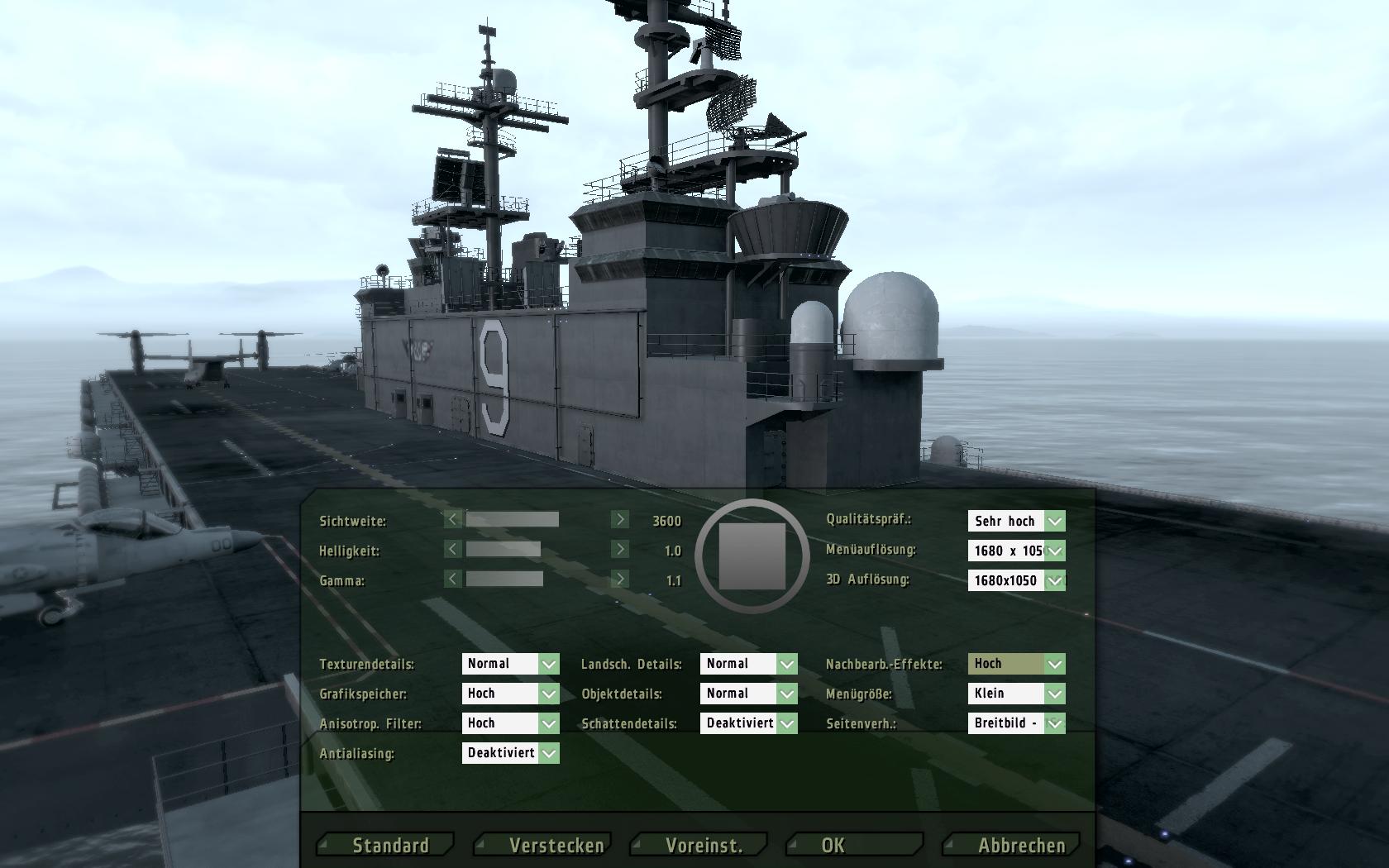Lower Gamma using its left arrow
Viewport: 1389px width, 868px height.
point(452,579)
